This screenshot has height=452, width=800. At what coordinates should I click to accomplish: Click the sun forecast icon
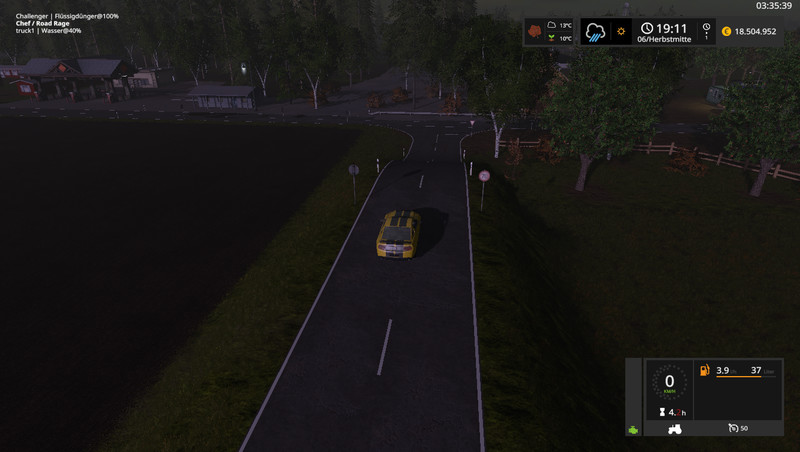(x=621, y=31)
